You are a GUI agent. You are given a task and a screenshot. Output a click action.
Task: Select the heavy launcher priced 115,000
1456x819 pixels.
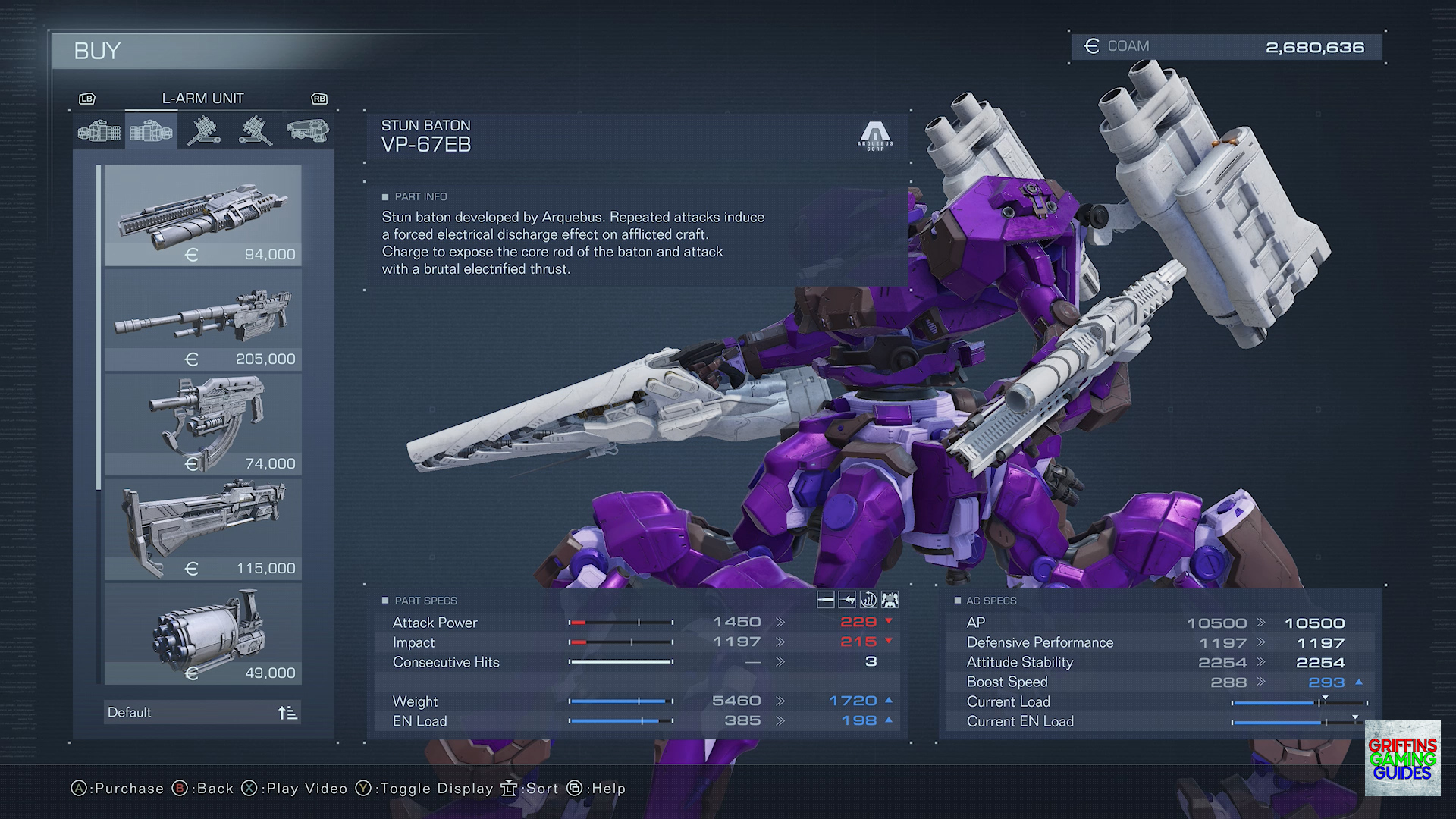pos(202,529)
